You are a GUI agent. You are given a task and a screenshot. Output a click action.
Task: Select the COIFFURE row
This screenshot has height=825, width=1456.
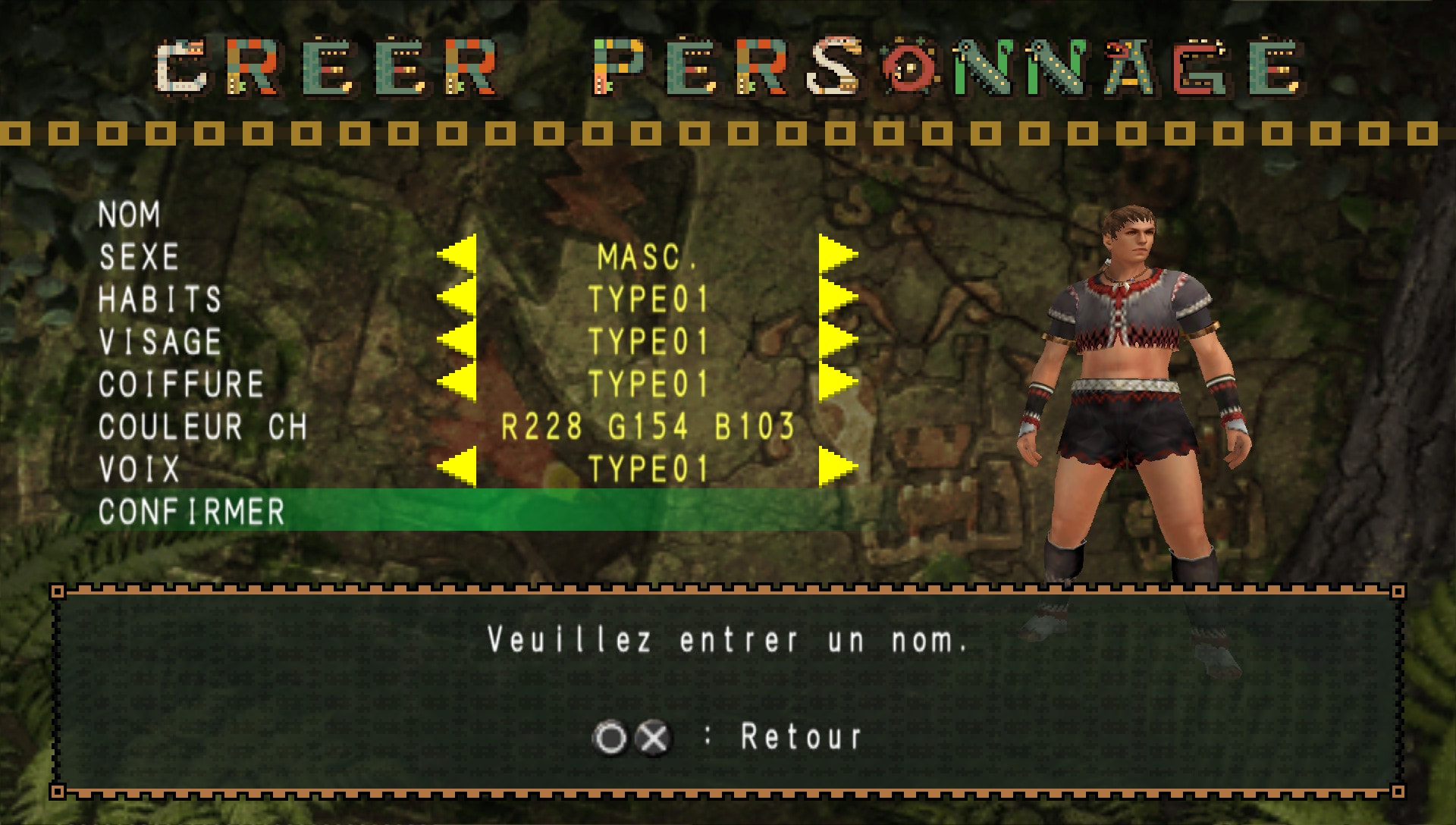[x=182, y=383]
